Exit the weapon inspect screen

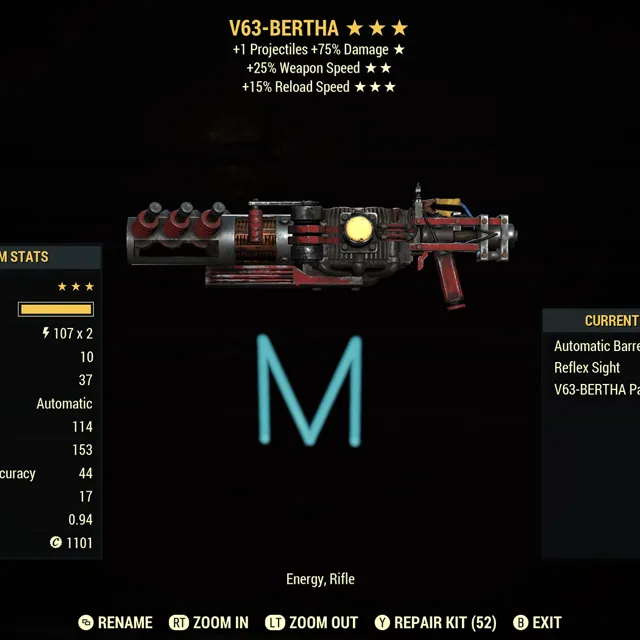click(x=539, y=622)
